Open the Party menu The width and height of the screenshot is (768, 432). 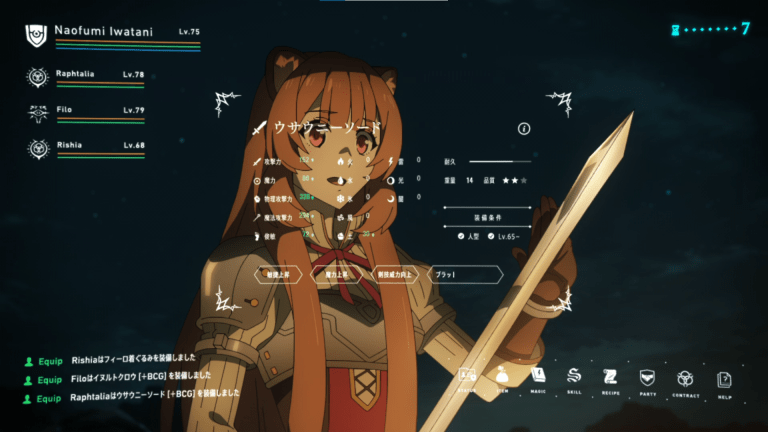(x=647, y=378)
